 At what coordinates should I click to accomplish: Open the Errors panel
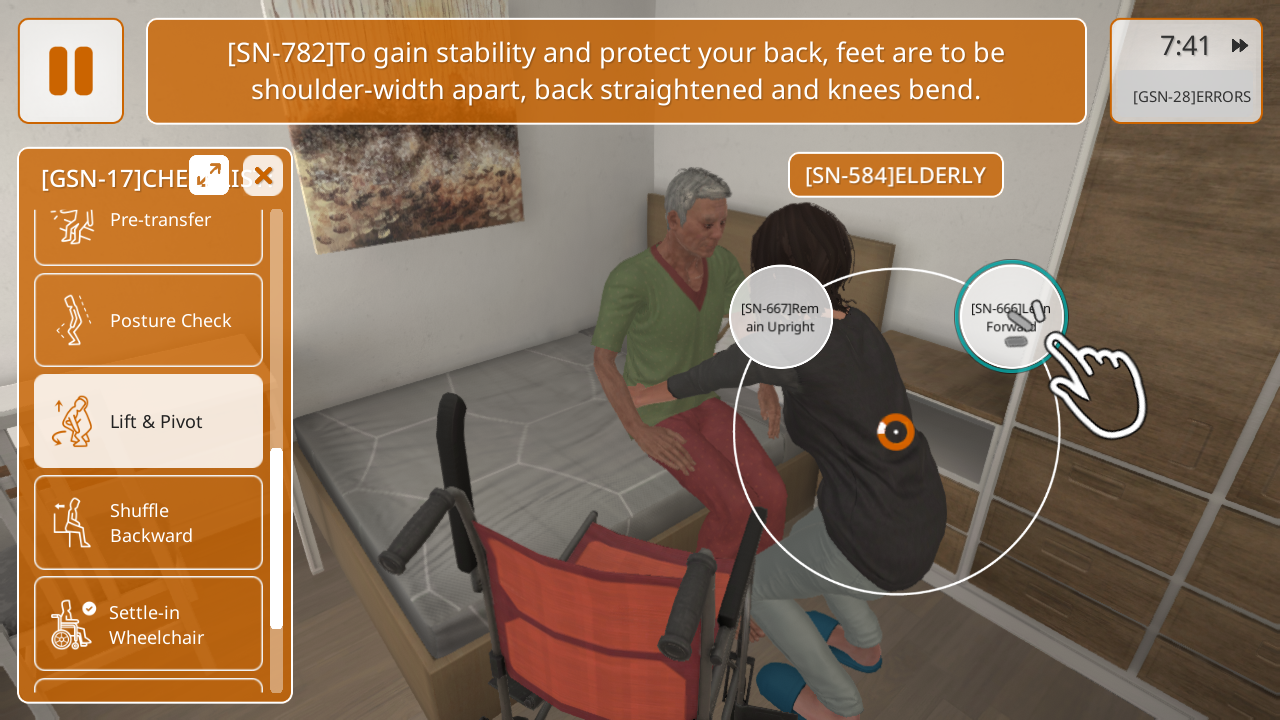click(1191, 97)
